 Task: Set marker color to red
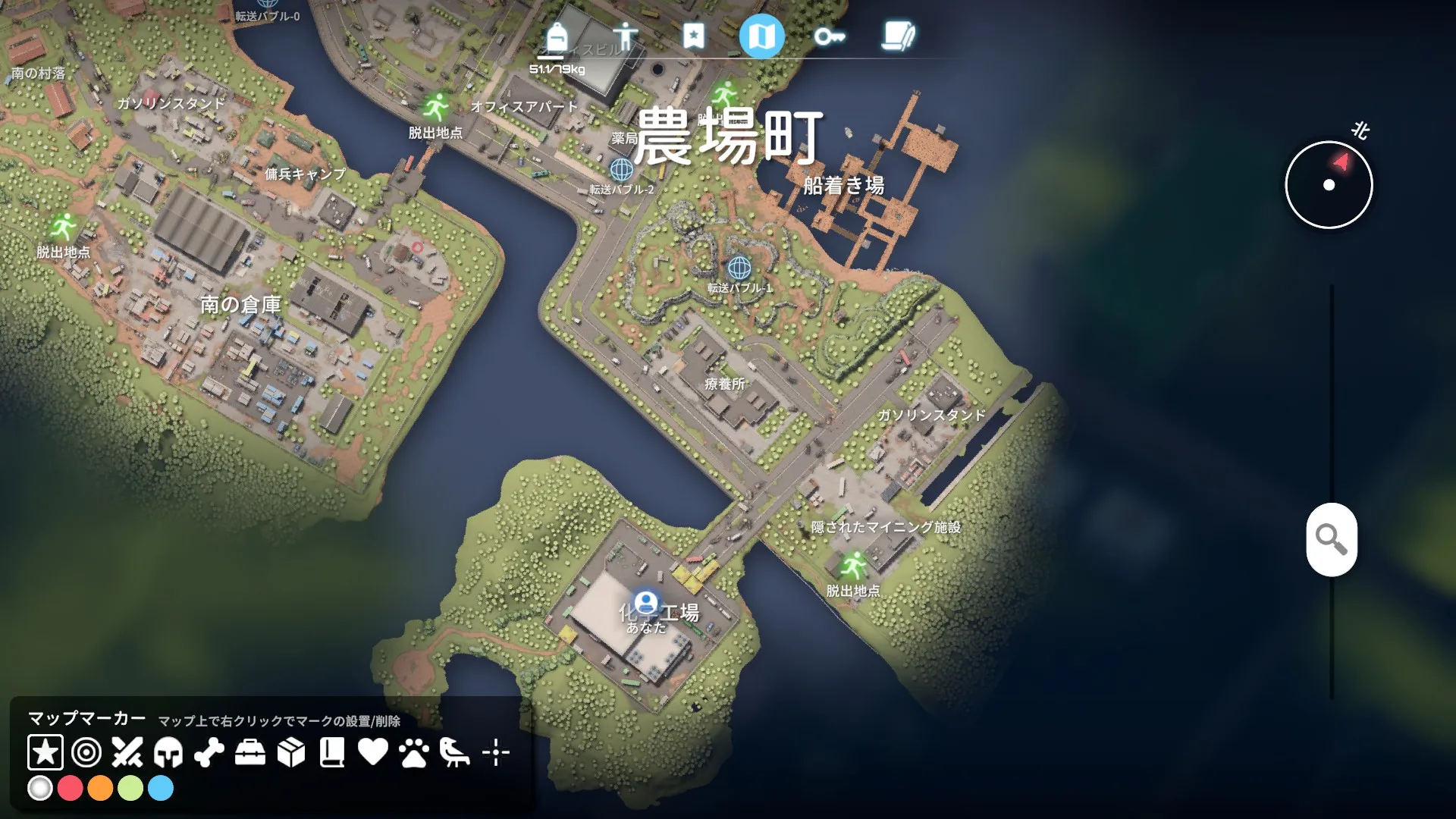(x=70, y=789)
